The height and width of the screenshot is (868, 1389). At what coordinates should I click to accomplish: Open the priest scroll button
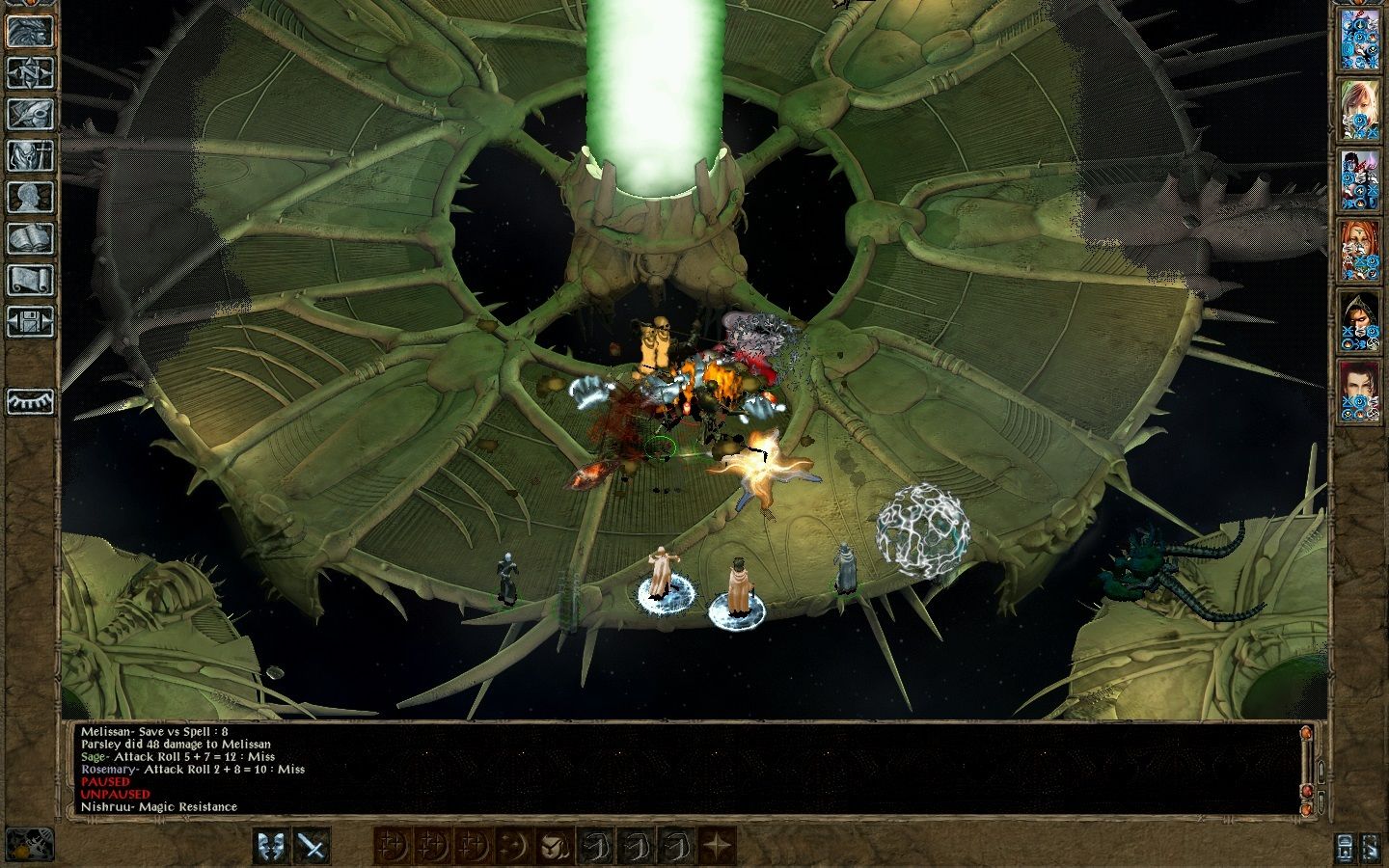click(x=30, y=280)
